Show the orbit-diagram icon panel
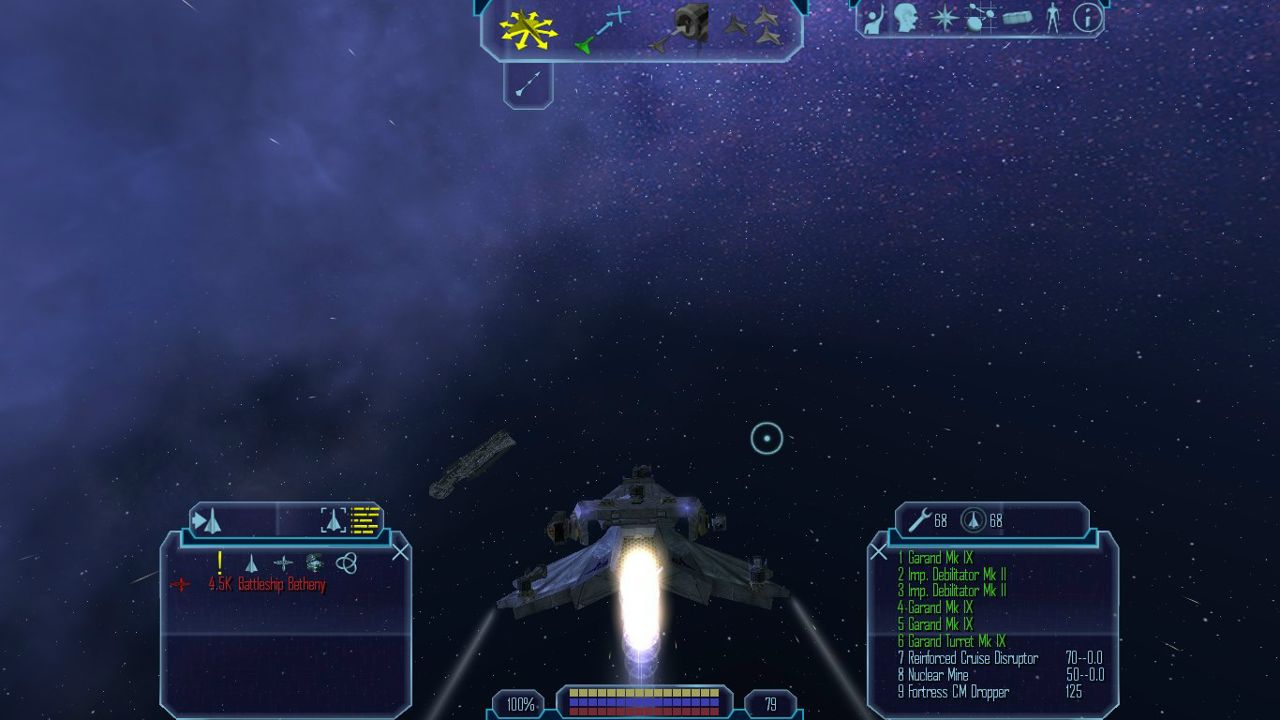The width and height of the screenshot is (1280, 720). (980, 18)
